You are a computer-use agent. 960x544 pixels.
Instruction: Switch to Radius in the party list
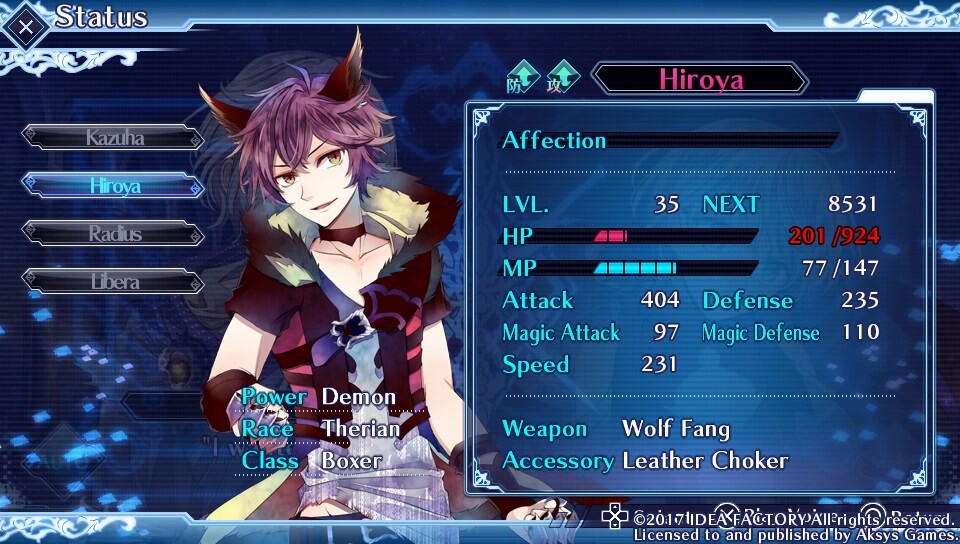(114, 234)
